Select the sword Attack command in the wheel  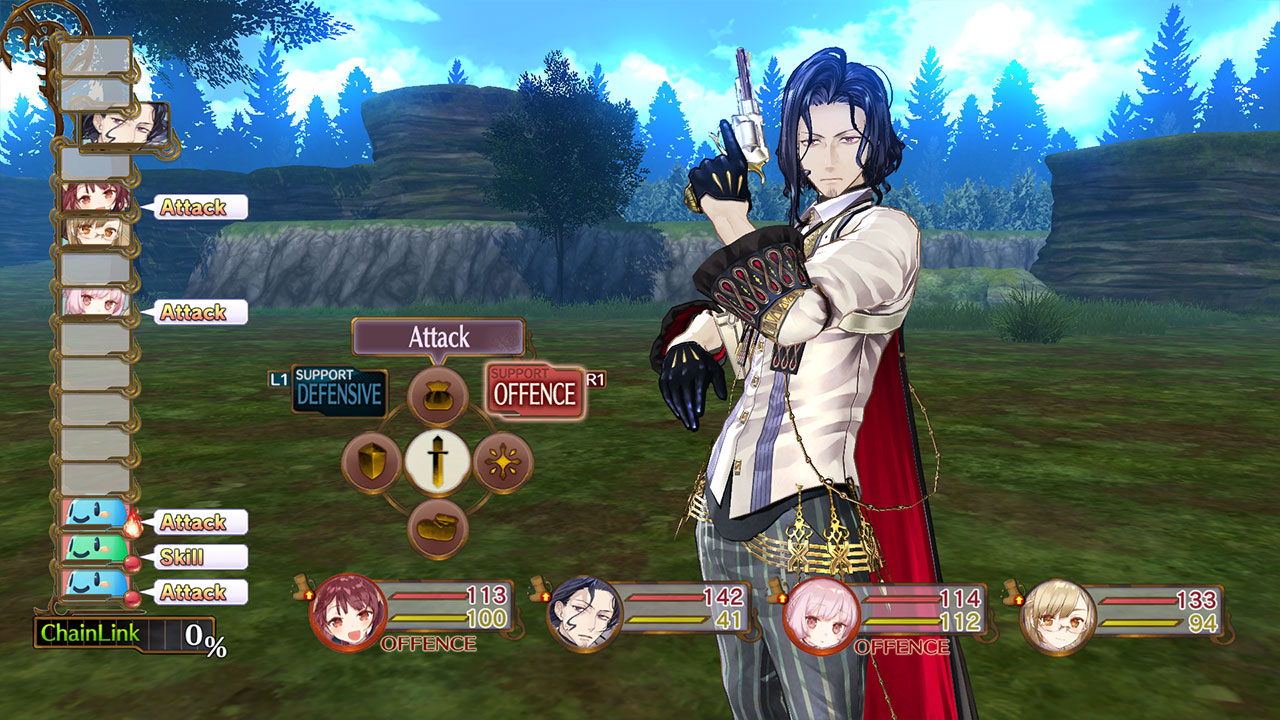(438, 462)
